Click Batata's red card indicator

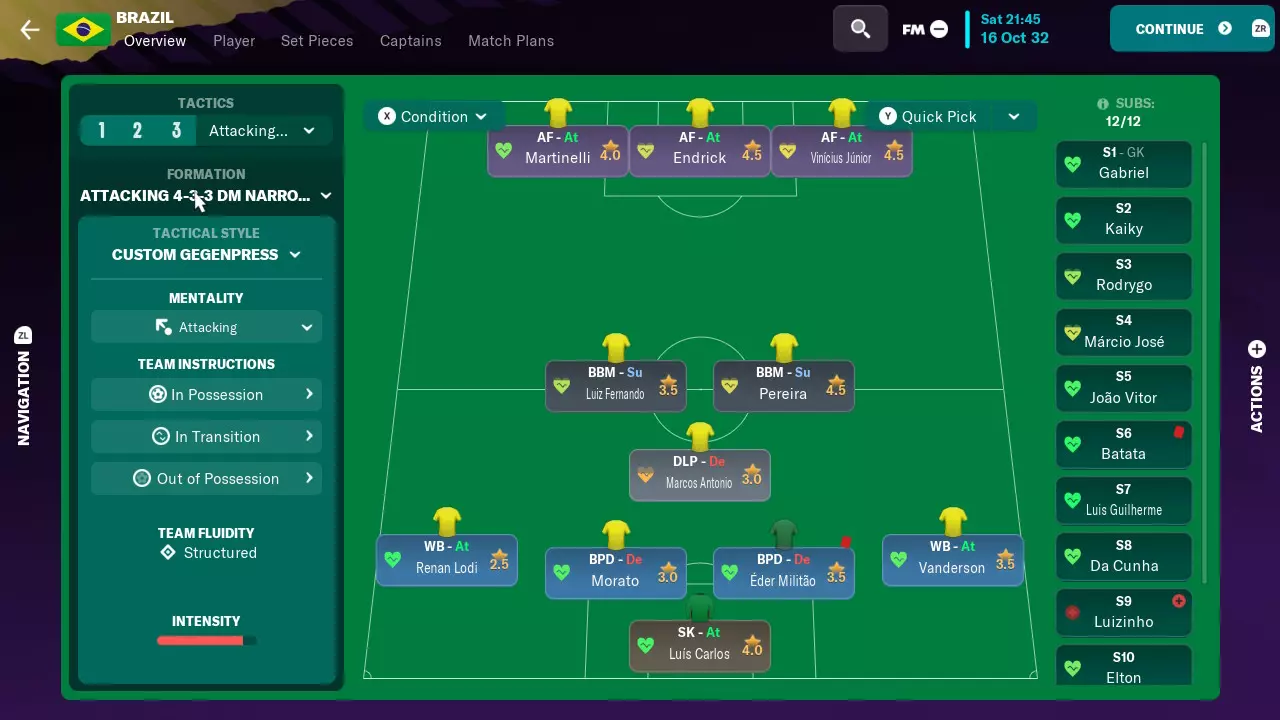click(1179, 432)
